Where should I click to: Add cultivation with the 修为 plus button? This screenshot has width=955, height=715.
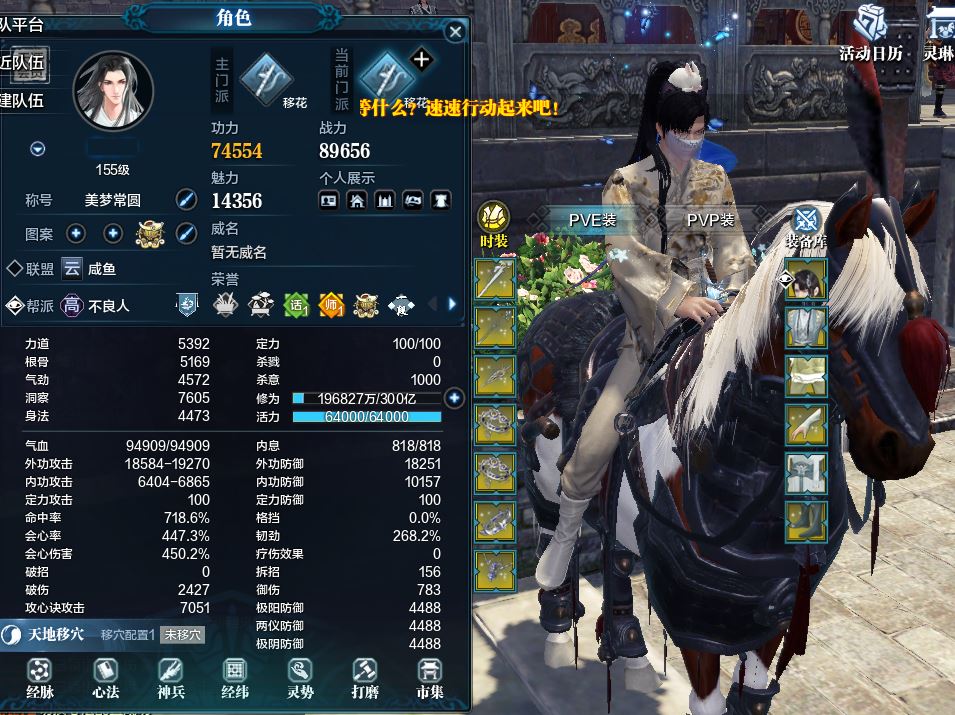pos(454,398)
